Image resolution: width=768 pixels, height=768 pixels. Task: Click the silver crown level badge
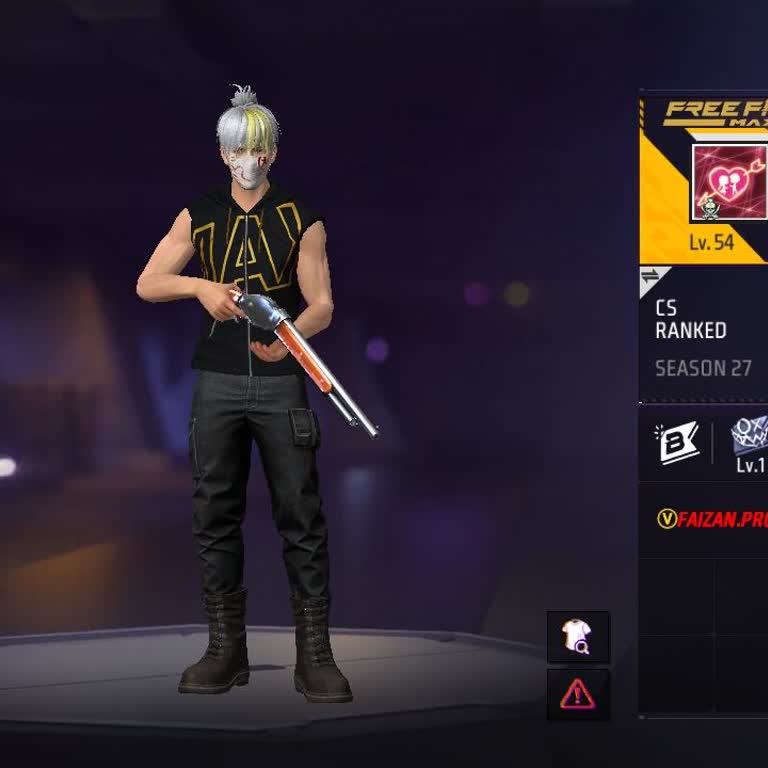(x=750, y=436)
